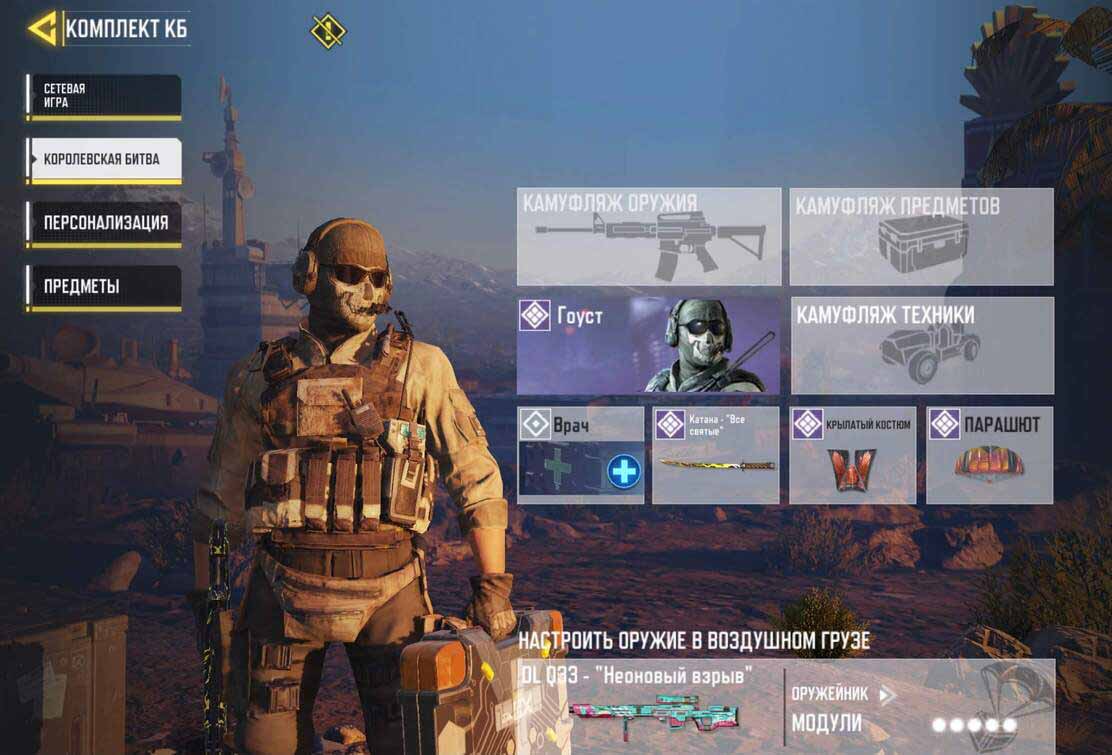Screen dimensions: 1112x755
Task: Open Камуфляж оружия panel
Action: pyautogui.click(x=648, y=236)
